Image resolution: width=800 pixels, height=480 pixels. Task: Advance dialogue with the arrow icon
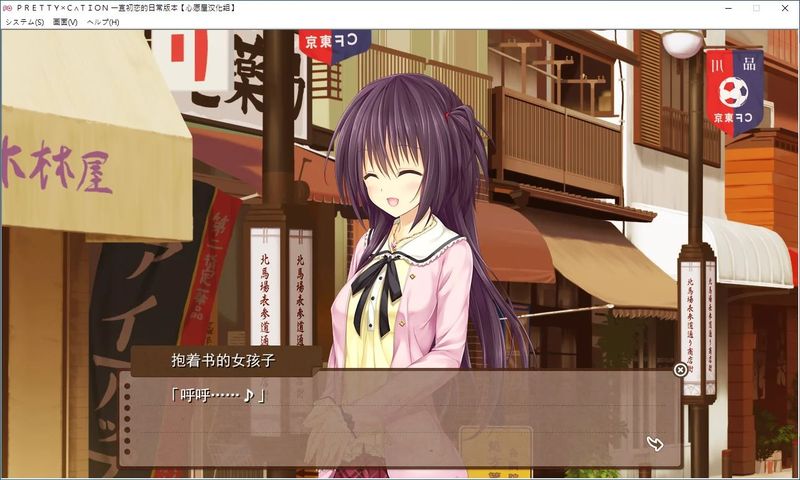coord(655,443)
